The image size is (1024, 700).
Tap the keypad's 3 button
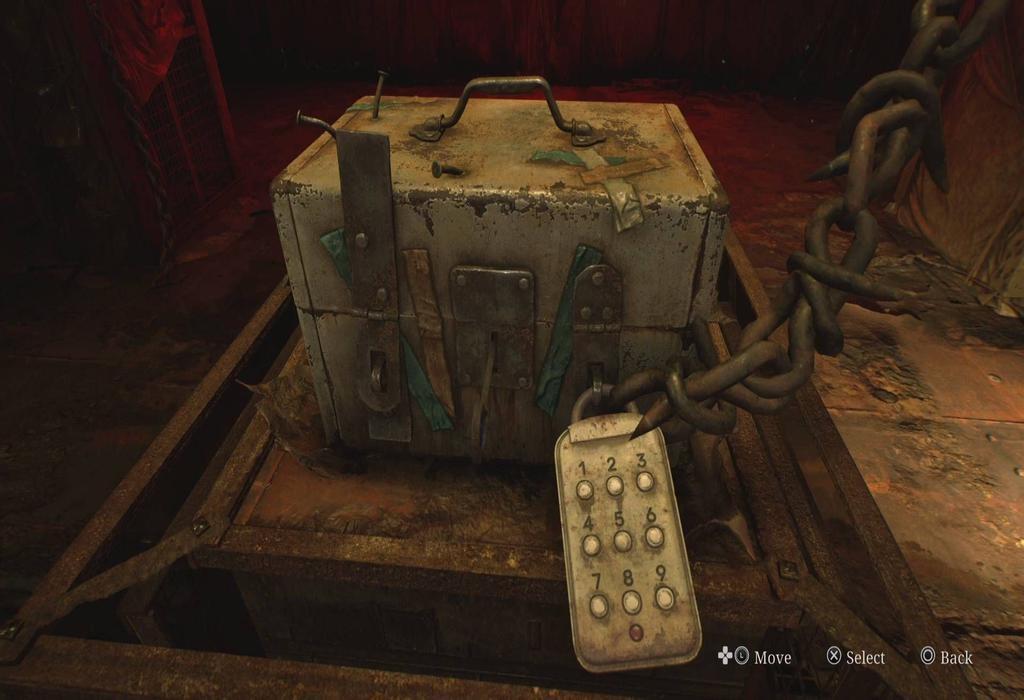point(645,481)
